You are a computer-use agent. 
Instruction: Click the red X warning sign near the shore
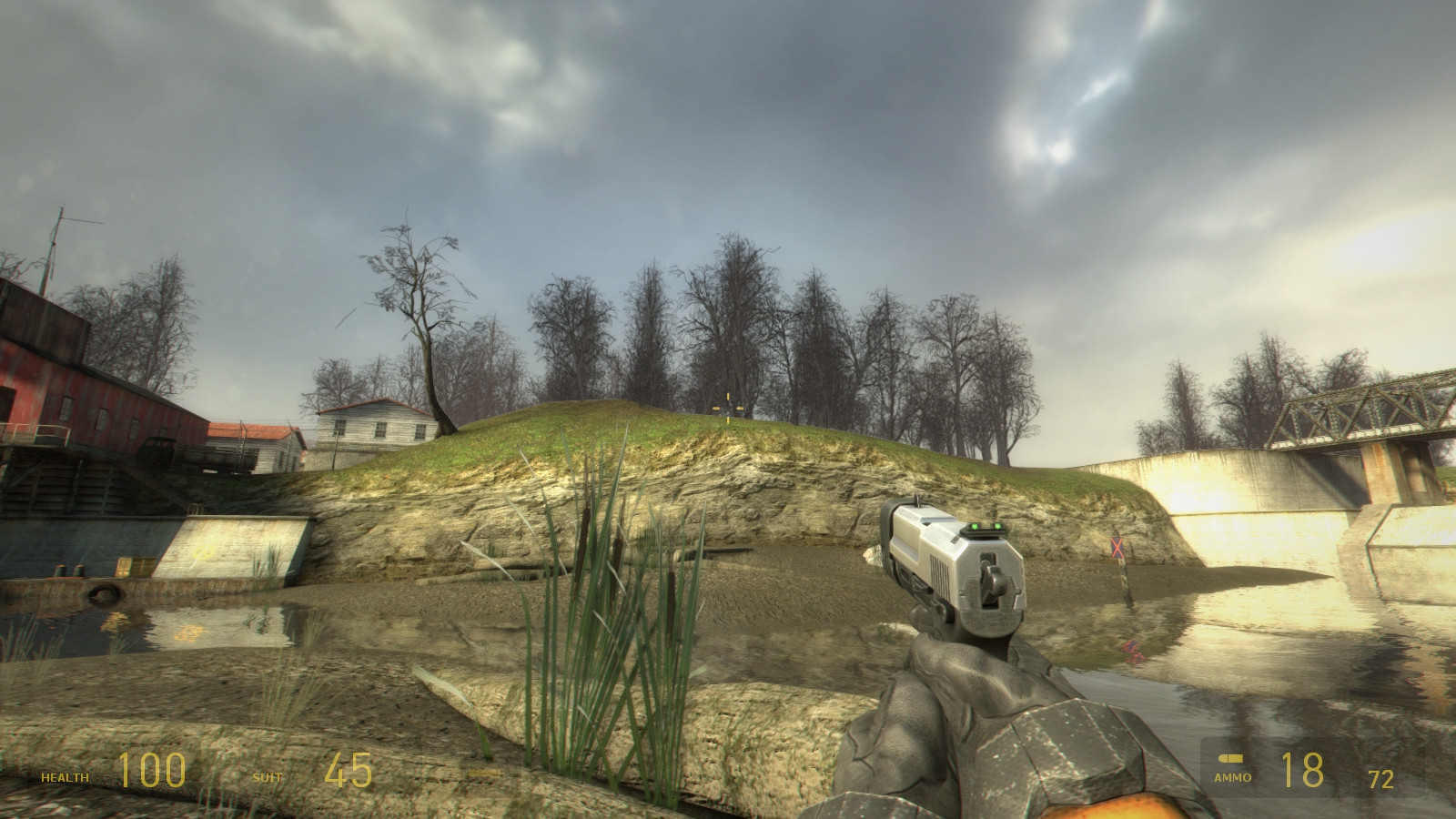[x=1117, y=550]
